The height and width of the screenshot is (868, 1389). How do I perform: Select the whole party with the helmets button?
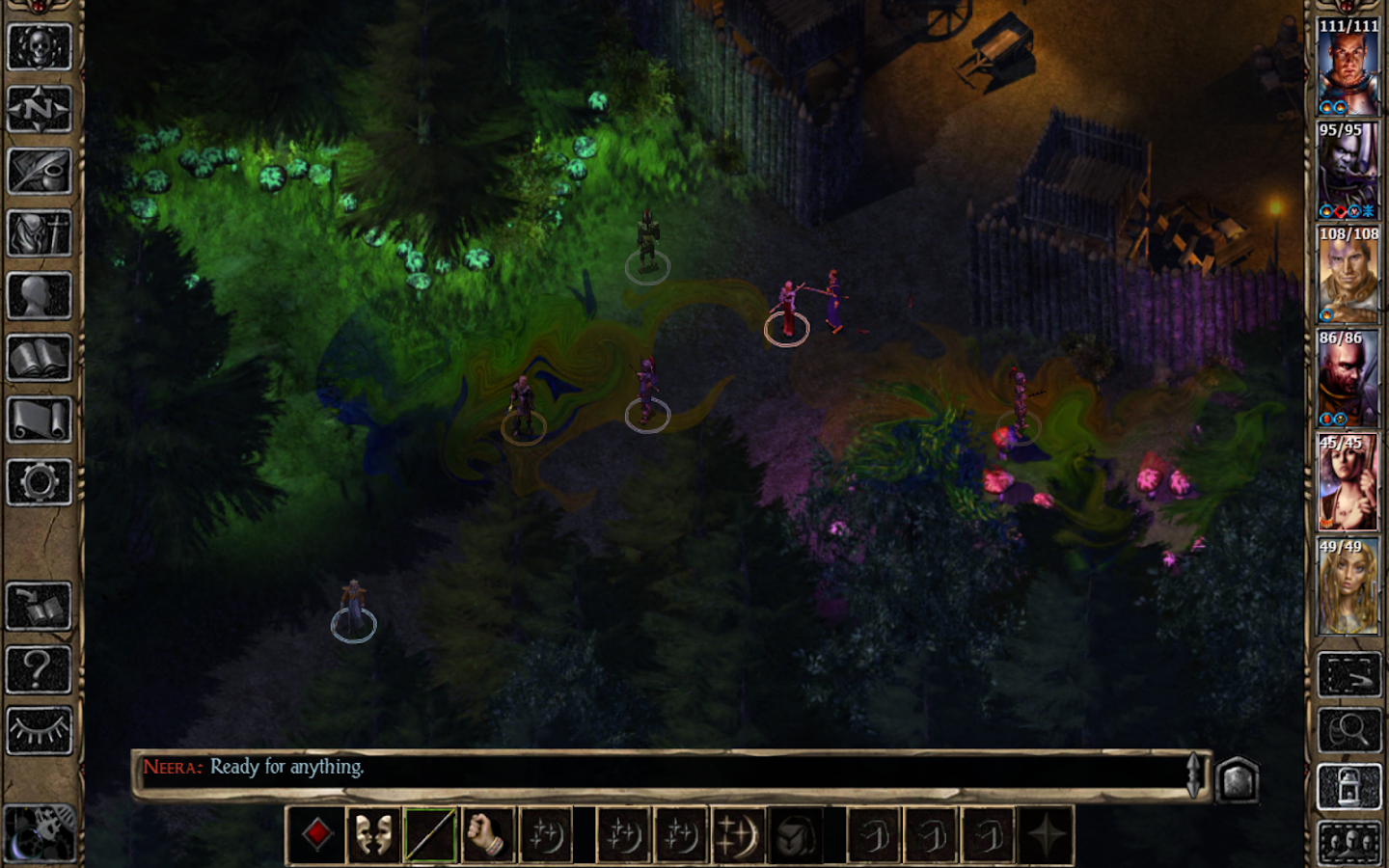point(1348,843)
